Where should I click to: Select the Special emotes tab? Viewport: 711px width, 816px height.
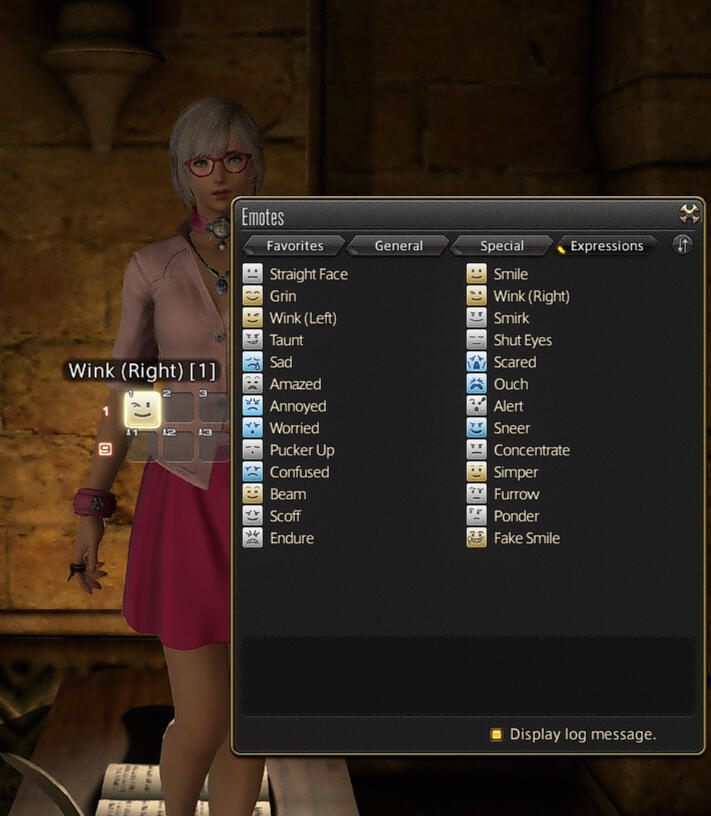point(502,246)
